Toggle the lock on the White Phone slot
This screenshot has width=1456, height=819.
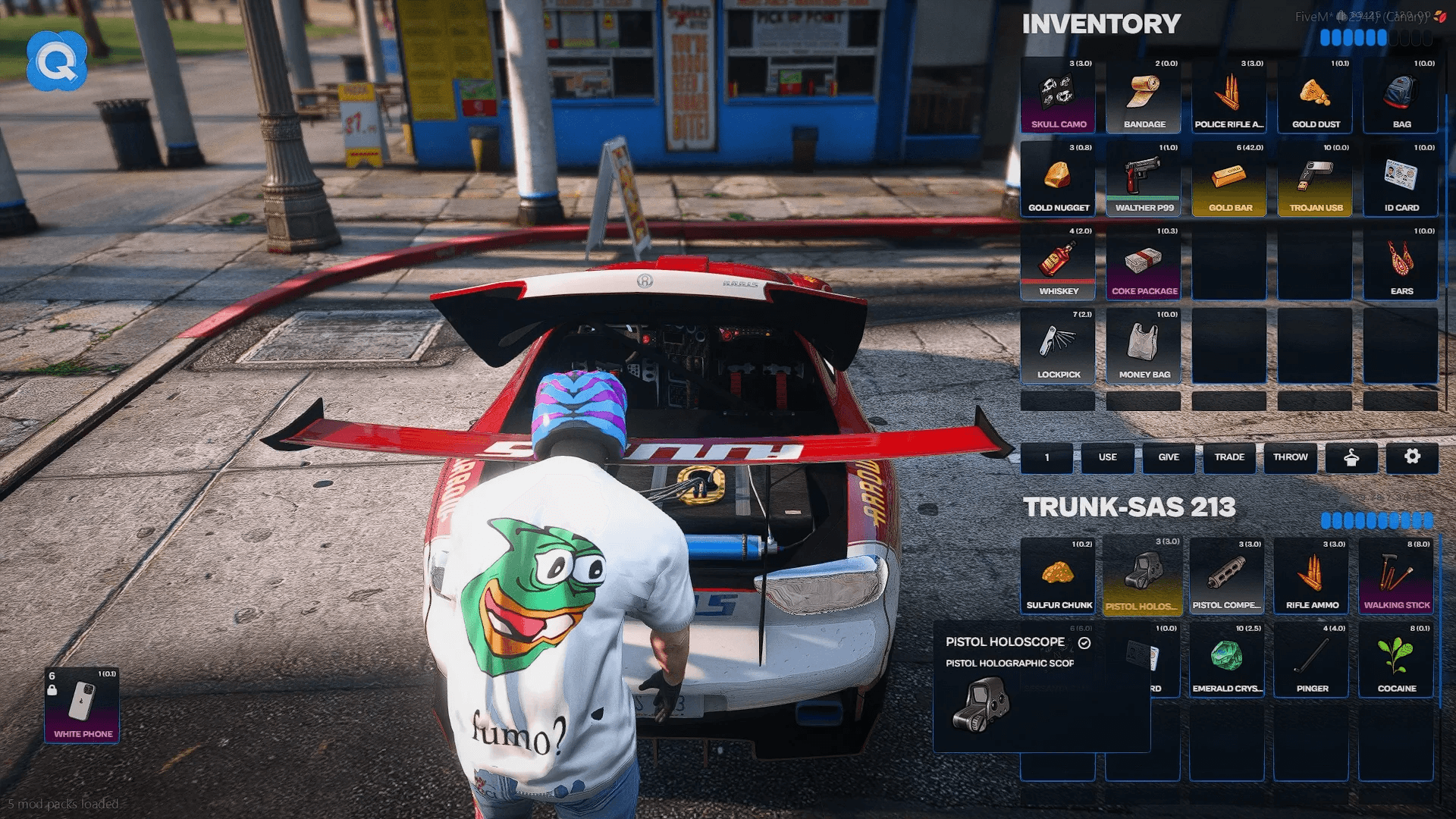pyautogui.click(x=52, y=691)
